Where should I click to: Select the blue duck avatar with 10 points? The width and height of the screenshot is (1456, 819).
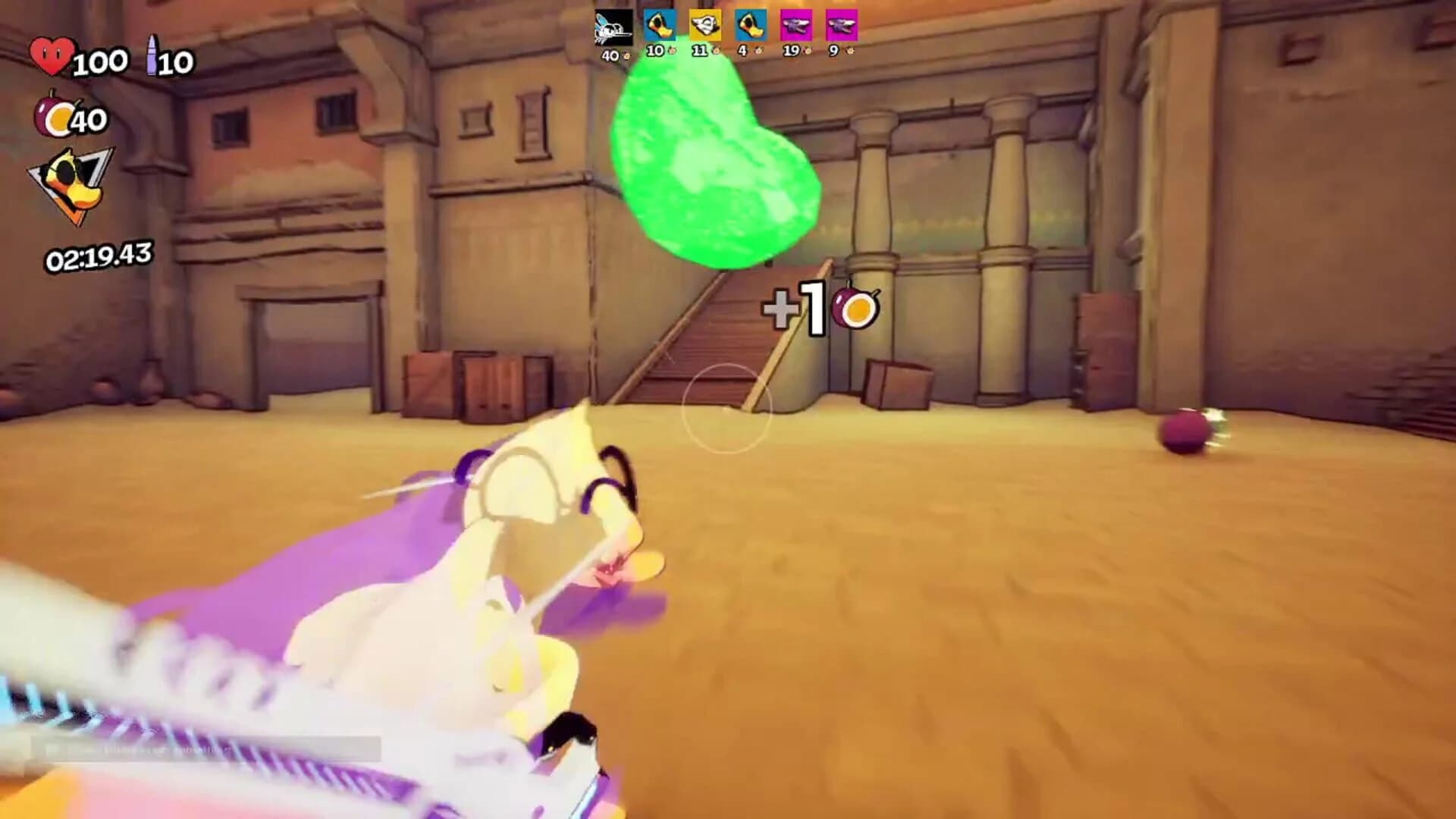click(660, 27)
